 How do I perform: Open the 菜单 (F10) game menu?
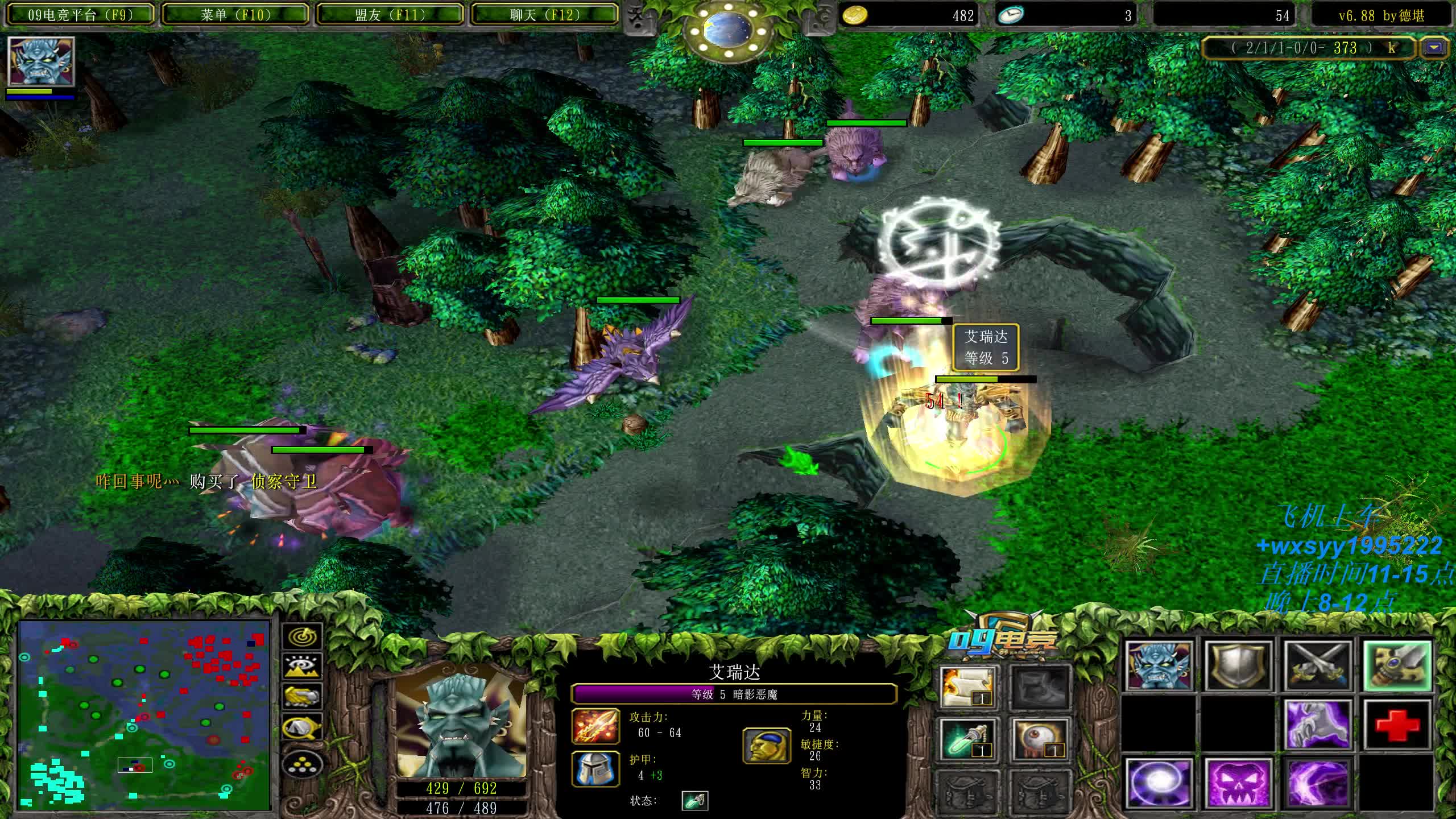(x=235, y=15)
